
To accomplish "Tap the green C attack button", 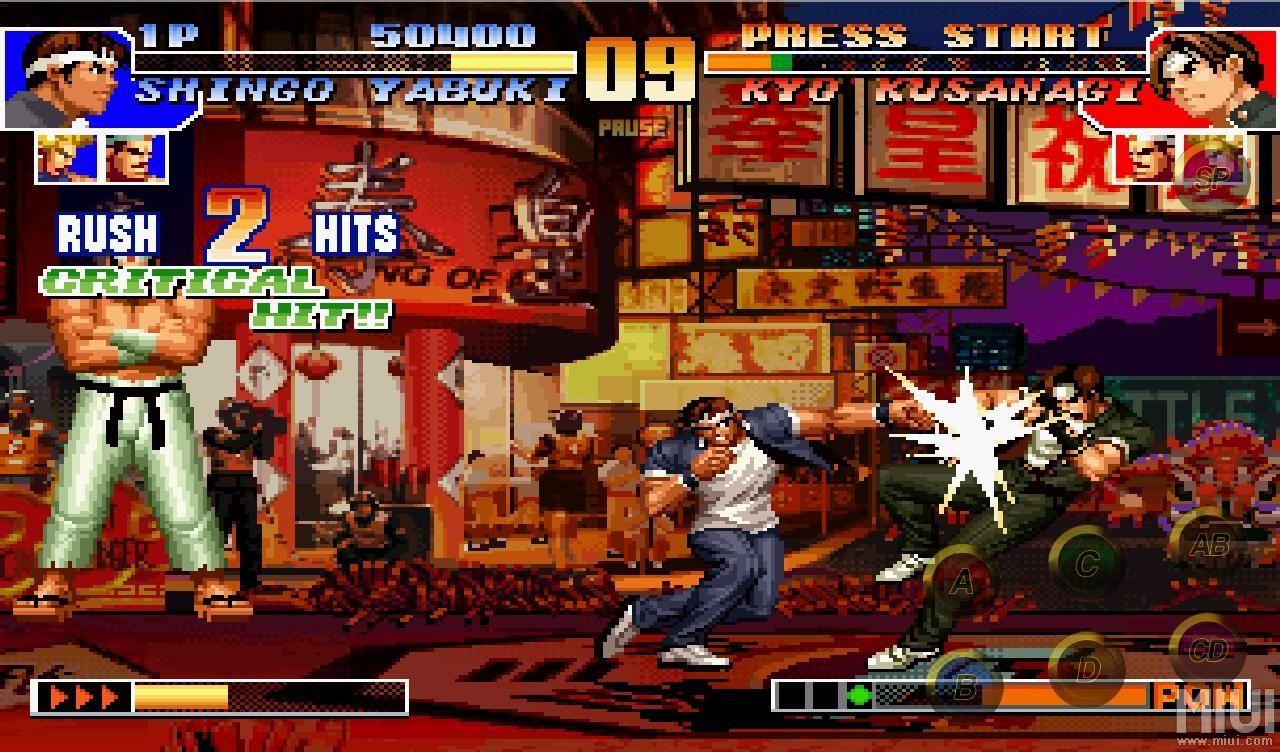I will tap(1087, 563).
